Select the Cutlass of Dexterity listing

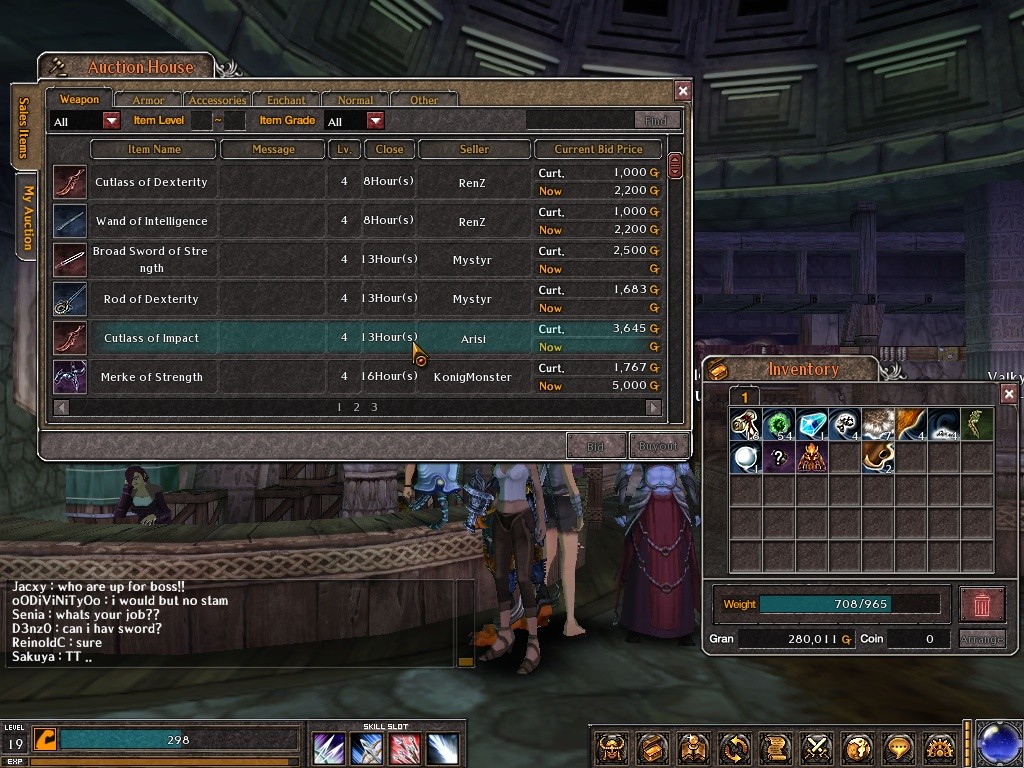(151, 182)
